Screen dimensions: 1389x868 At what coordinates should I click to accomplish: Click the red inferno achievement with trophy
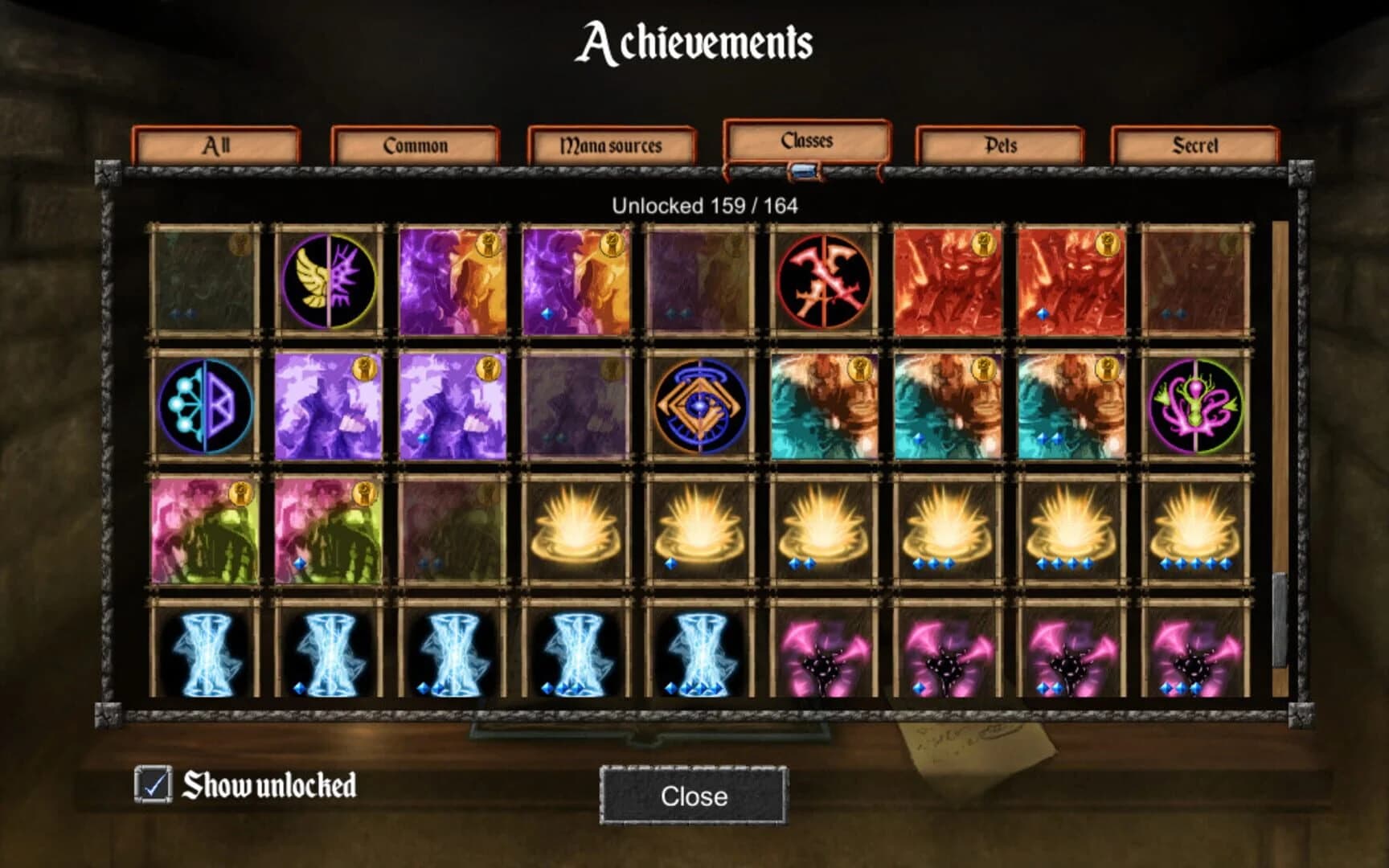[x=949, y=281]
